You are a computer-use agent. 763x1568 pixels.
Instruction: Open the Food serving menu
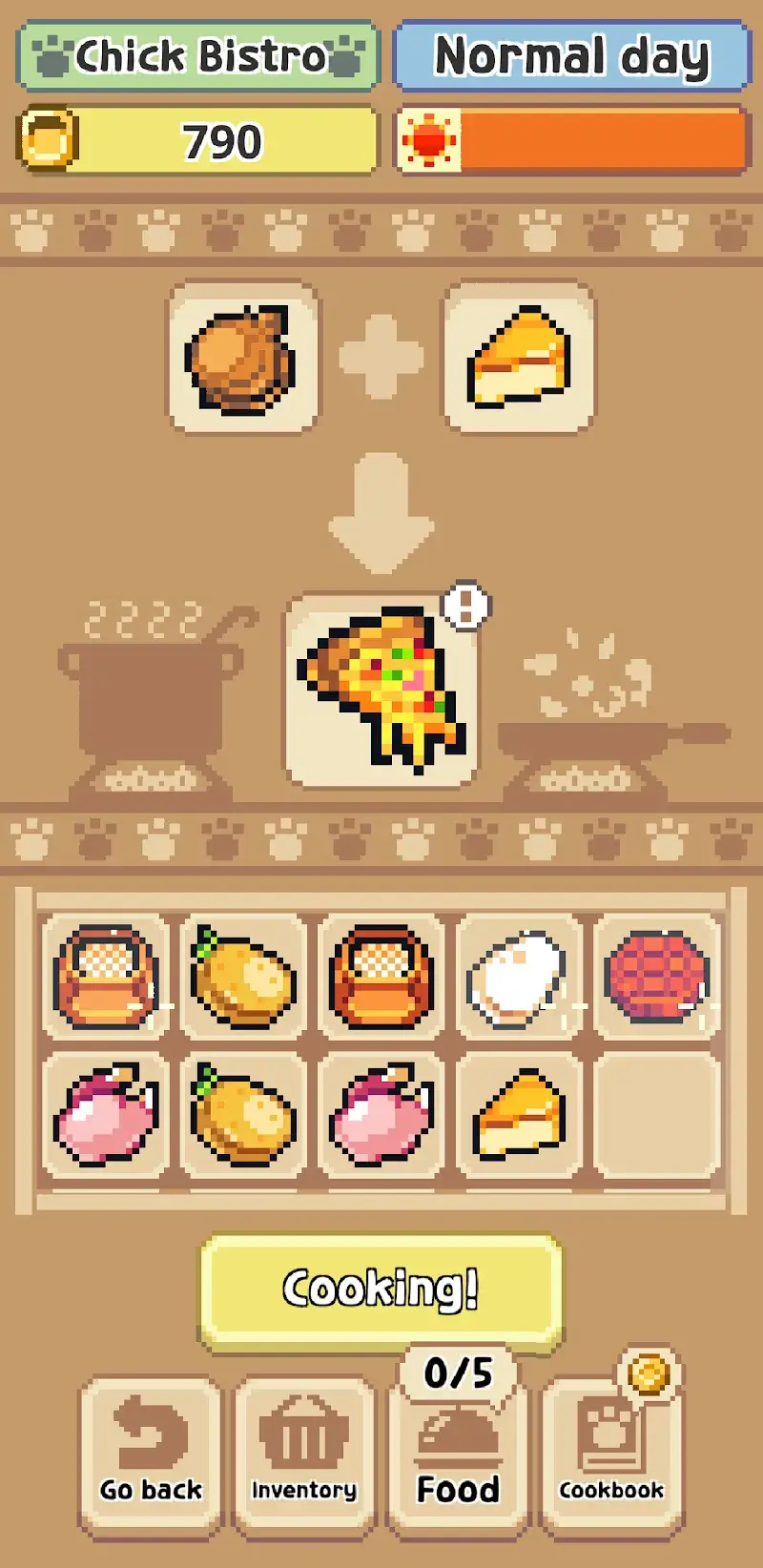458,1454
